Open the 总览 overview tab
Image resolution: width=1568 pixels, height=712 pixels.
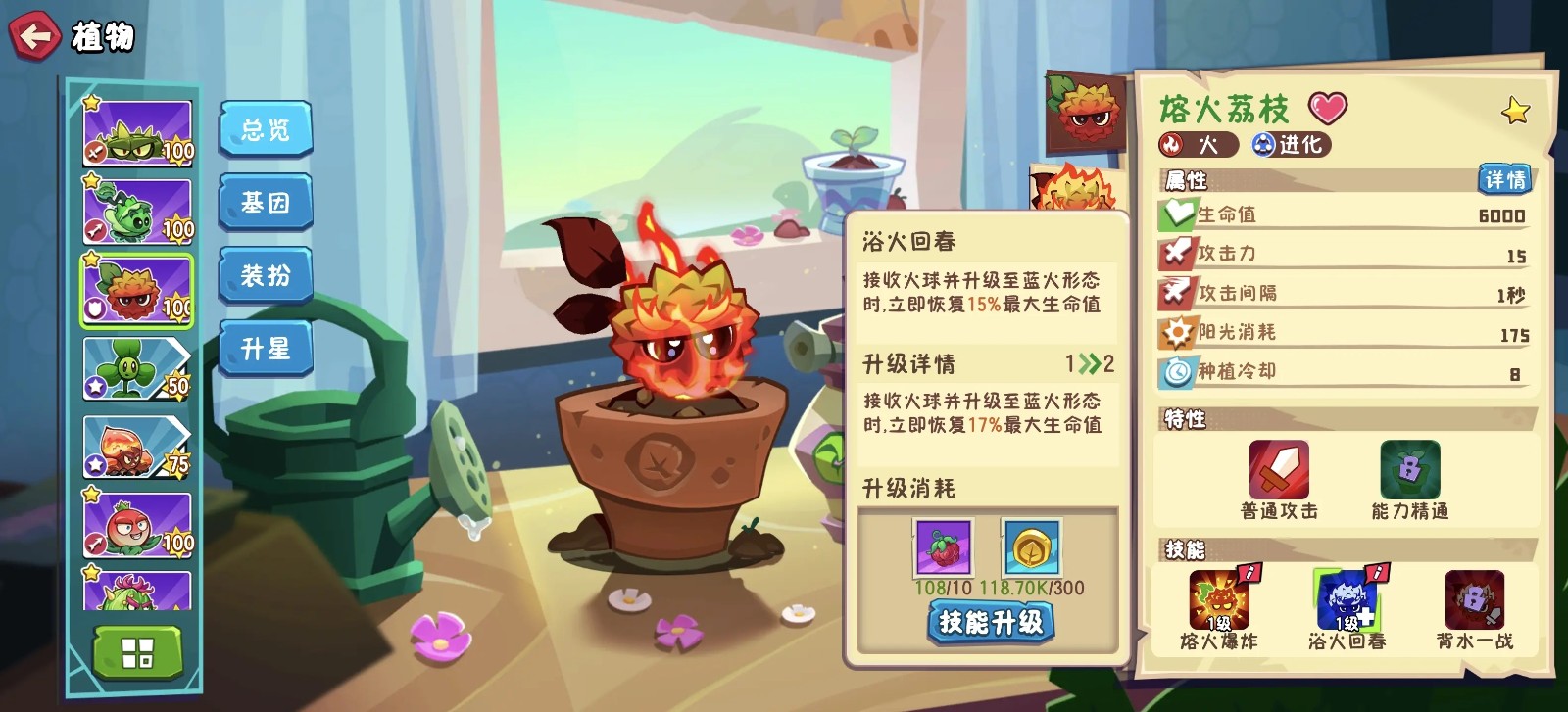265,129
